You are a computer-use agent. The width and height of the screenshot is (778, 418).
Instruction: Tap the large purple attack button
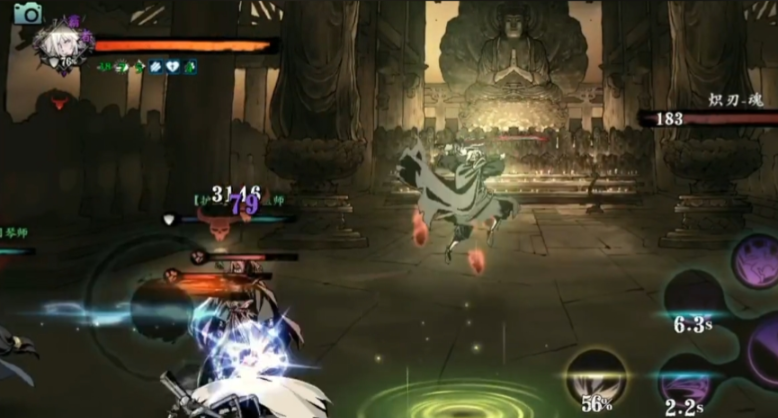(x=765, y=350)
